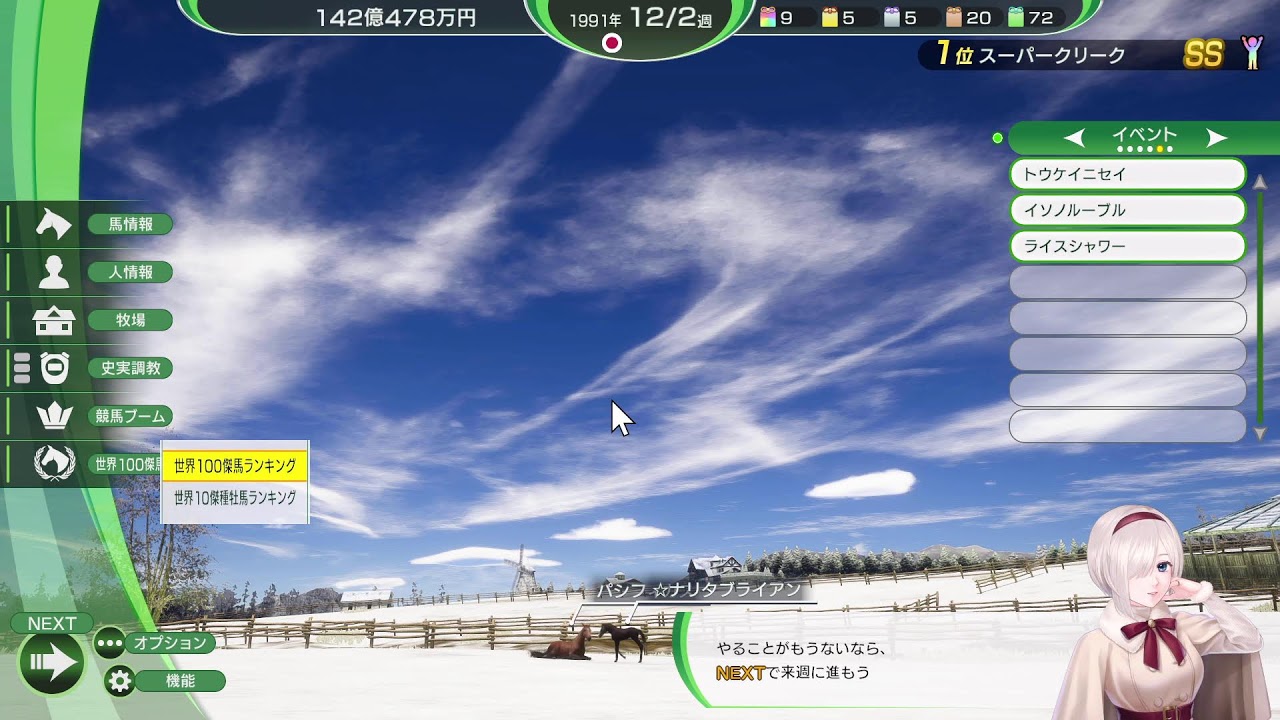Screen dimensions: 1280x720
Task: Click the stopwatch 史実調教 training icon
Action: click(x=55, y=368)
